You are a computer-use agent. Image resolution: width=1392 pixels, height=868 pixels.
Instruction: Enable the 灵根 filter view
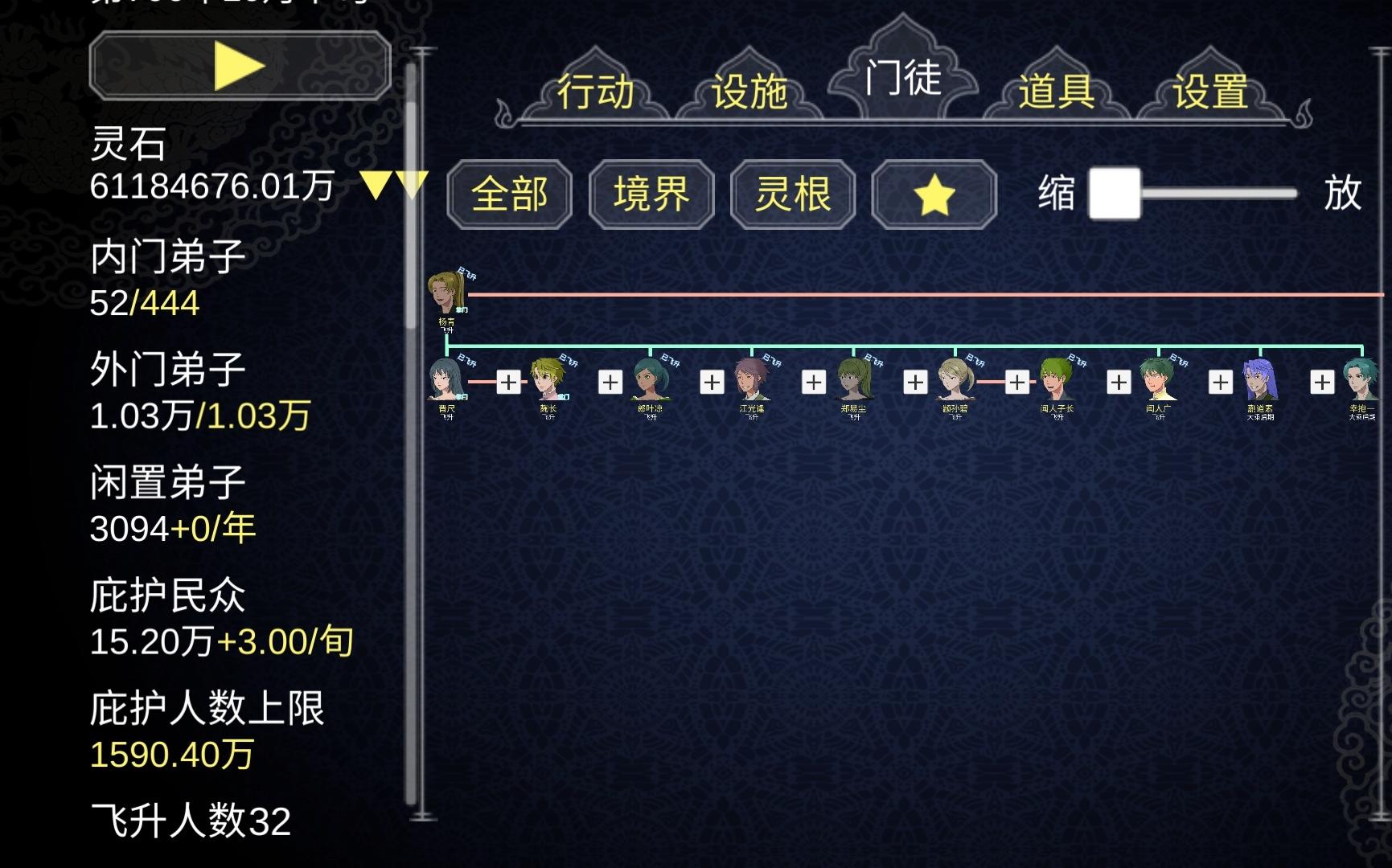(791, 194)
